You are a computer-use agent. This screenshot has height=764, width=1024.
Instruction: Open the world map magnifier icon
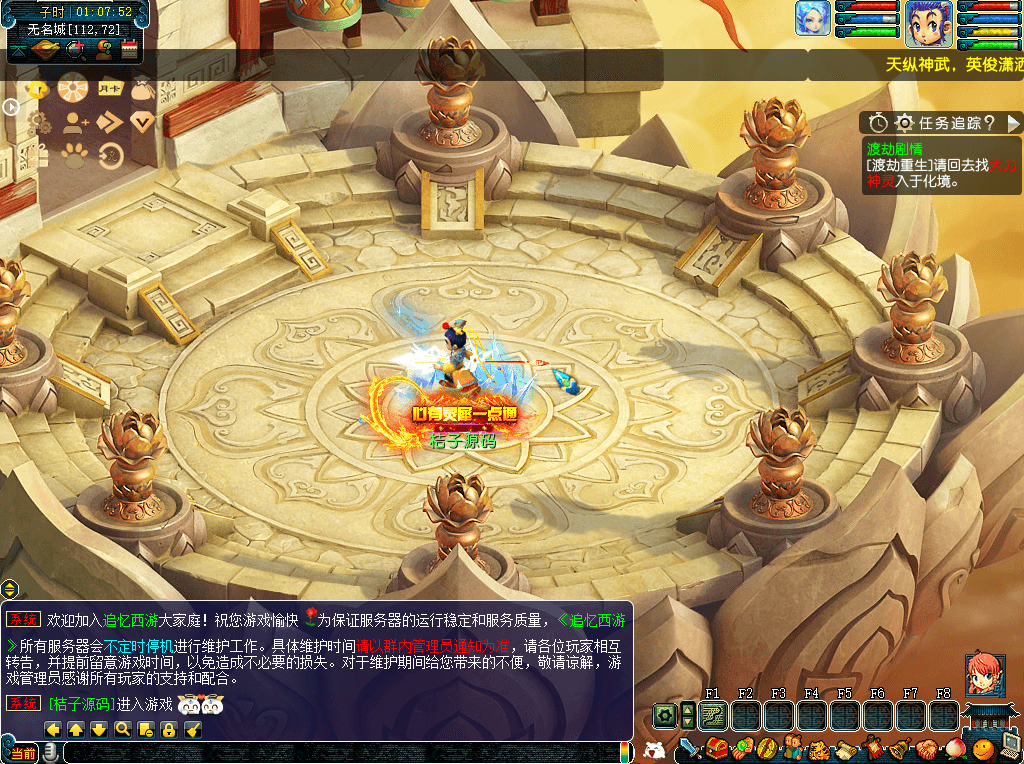click(x=75, y=47)
